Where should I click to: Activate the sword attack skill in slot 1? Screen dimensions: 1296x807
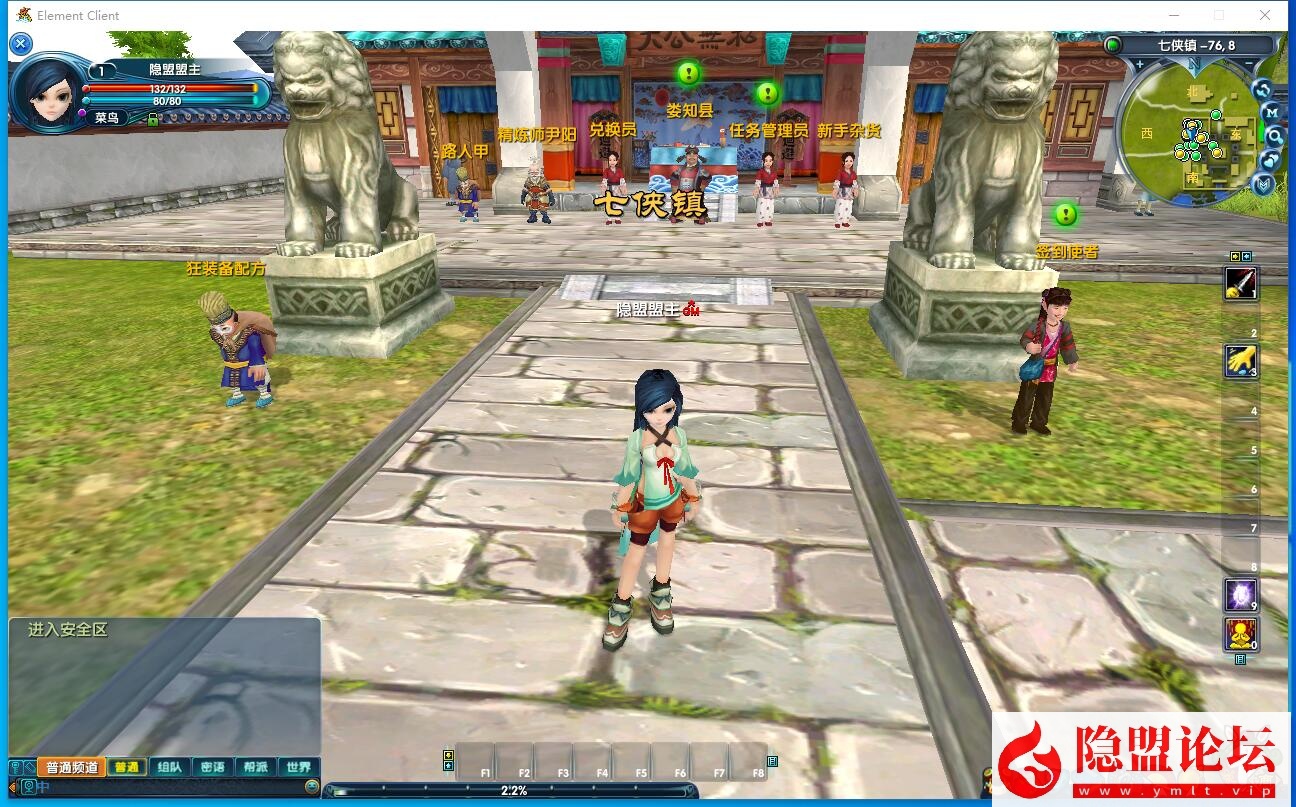(x=1241, y=283)
